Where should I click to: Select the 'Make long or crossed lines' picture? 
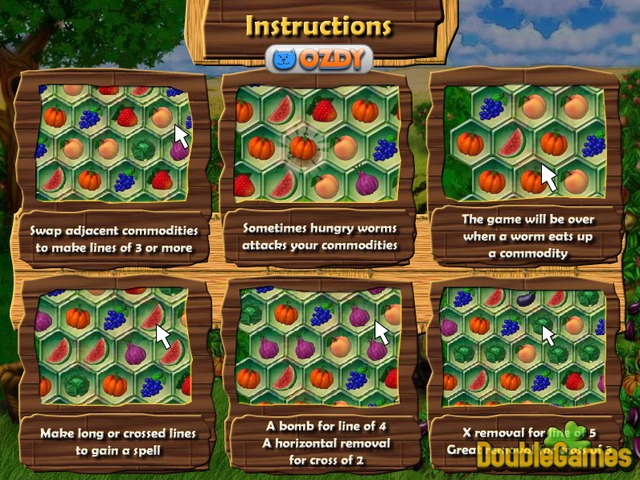point(113,344)
